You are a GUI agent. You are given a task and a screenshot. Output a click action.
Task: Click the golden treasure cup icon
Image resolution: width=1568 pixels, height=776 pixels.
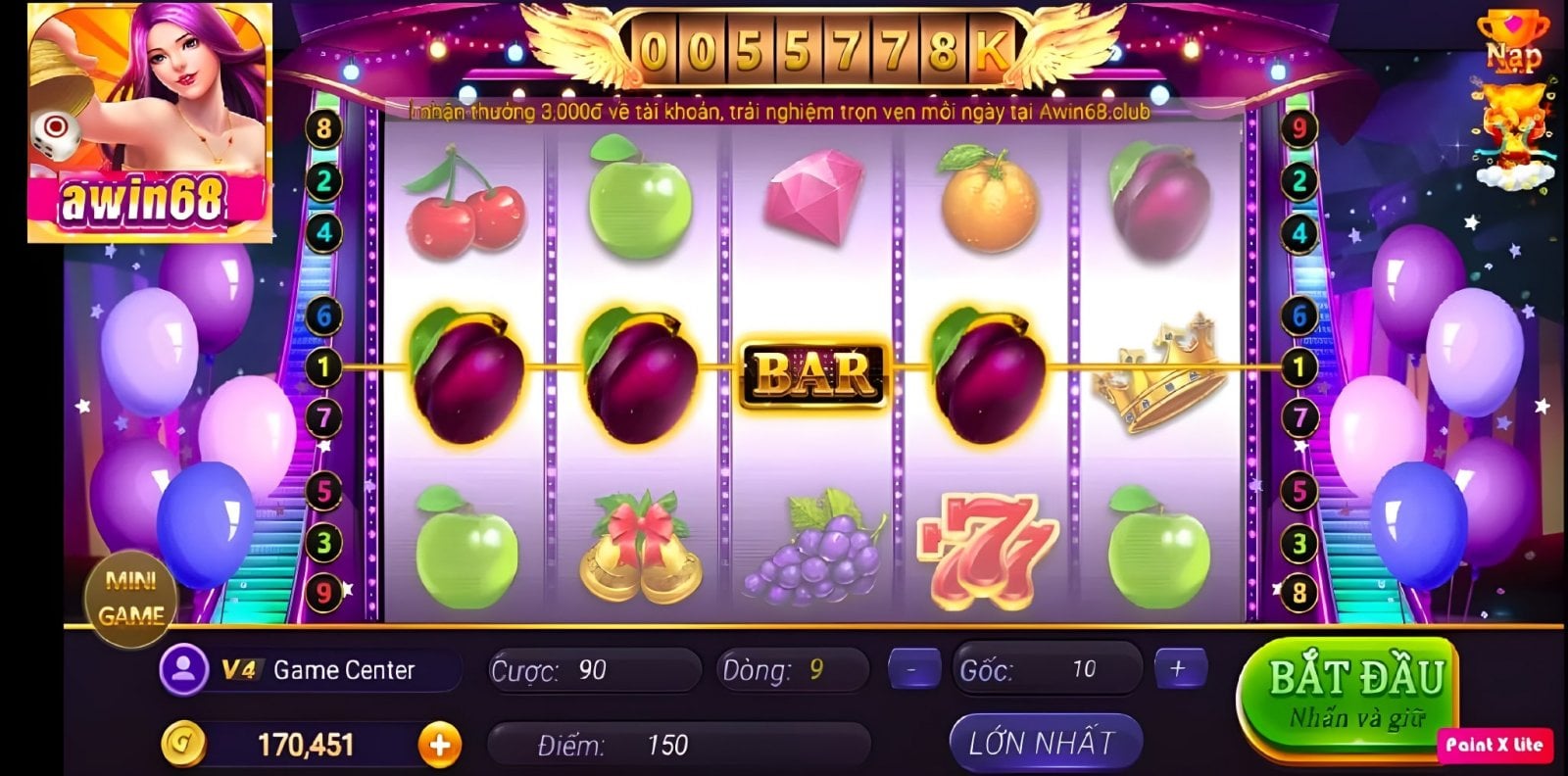[1513, 132]
